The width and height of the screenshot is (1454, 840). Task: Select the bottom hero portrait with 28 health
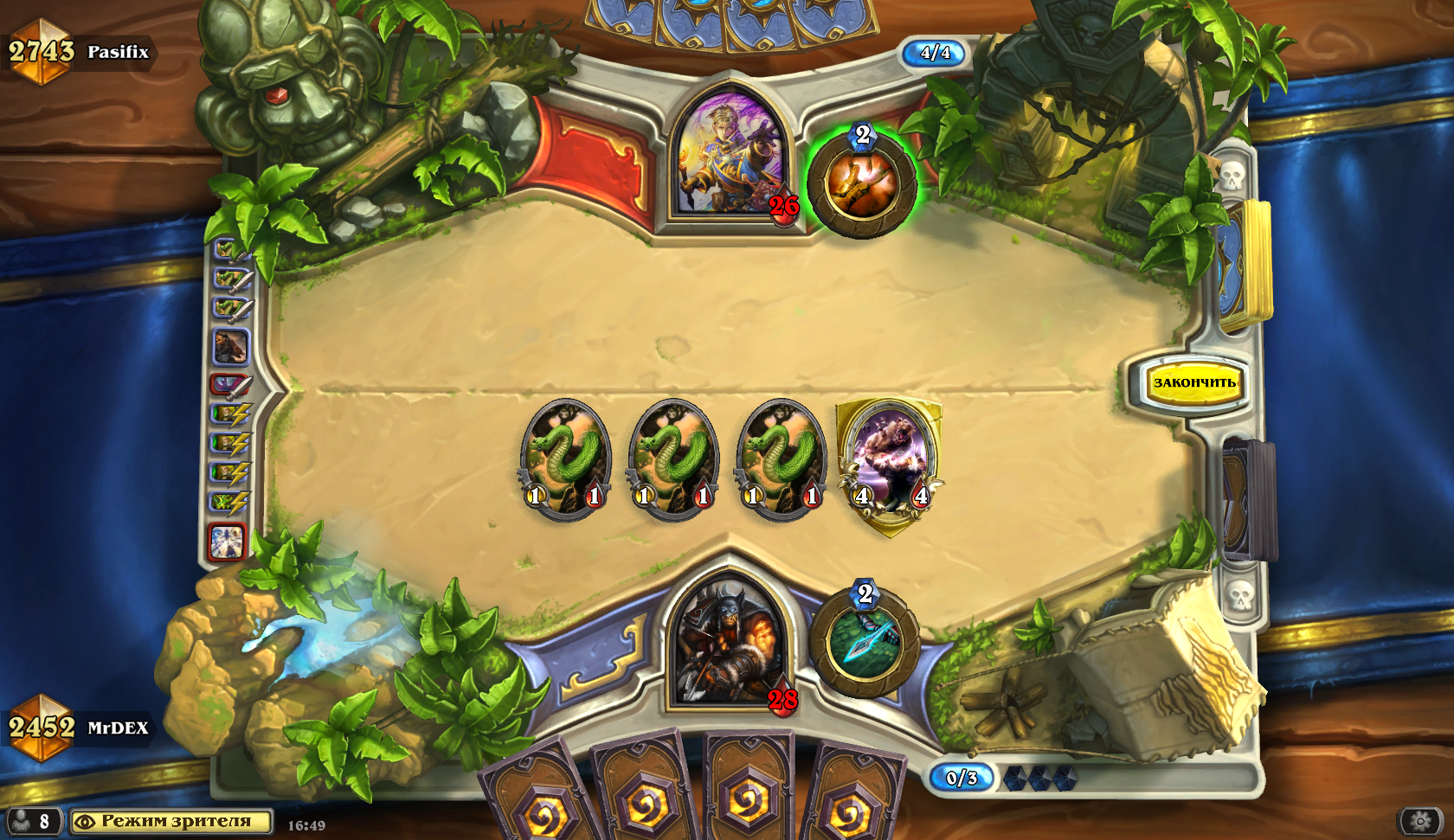730,644
